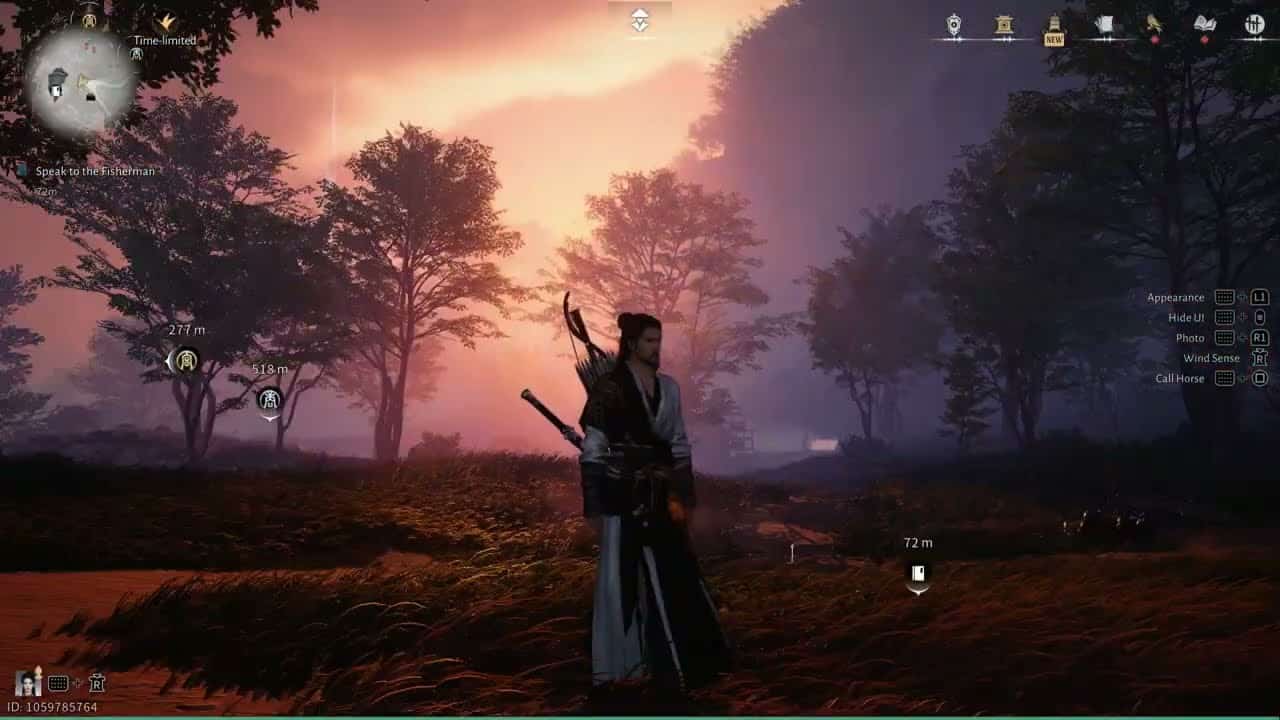Toggle Hide UI option
The image size is (1280, 720).
pos(1191,317)
